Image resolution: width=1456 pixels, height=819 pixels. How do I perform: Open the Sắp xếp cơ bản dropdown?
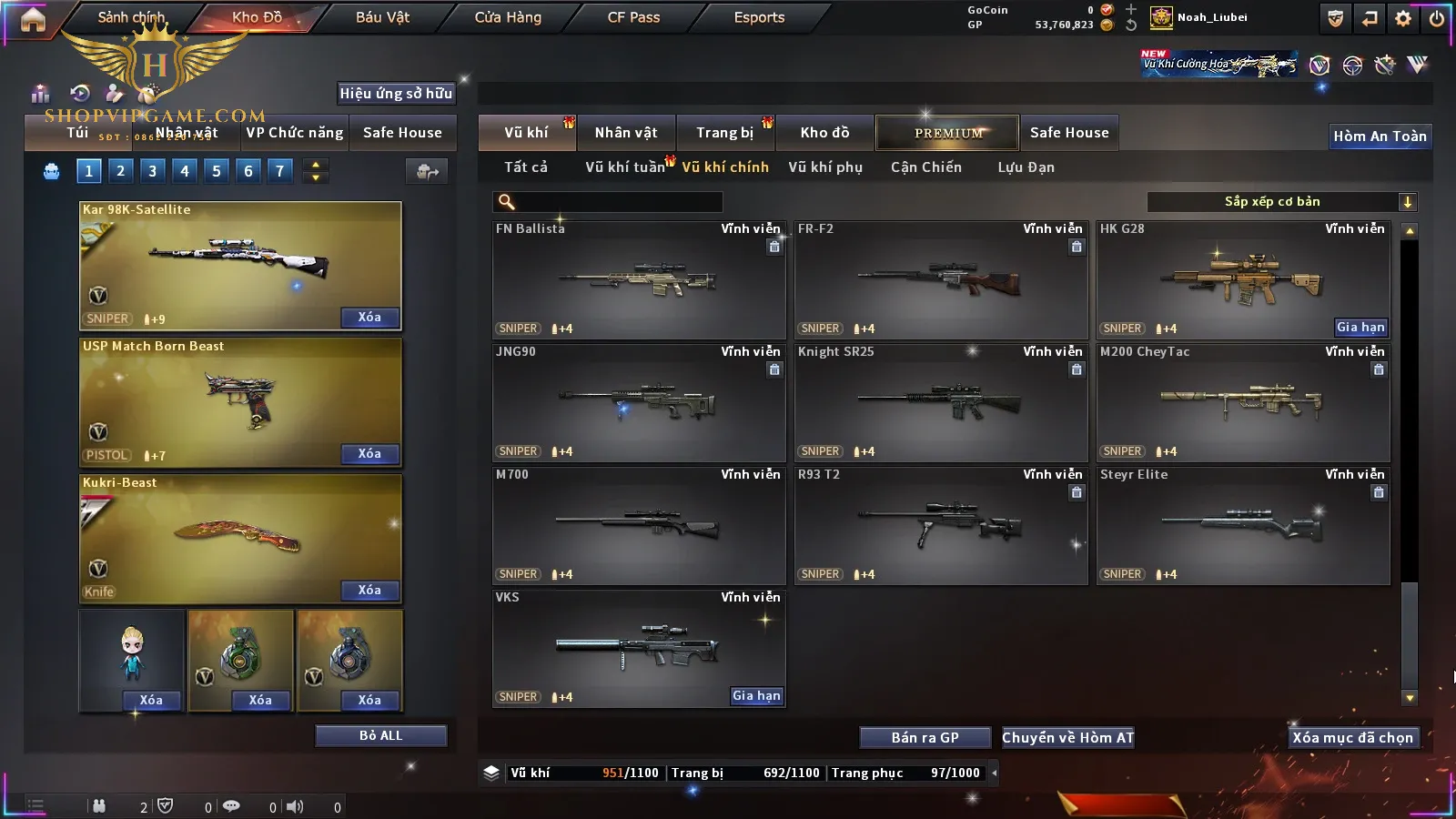coord(1281,202)
